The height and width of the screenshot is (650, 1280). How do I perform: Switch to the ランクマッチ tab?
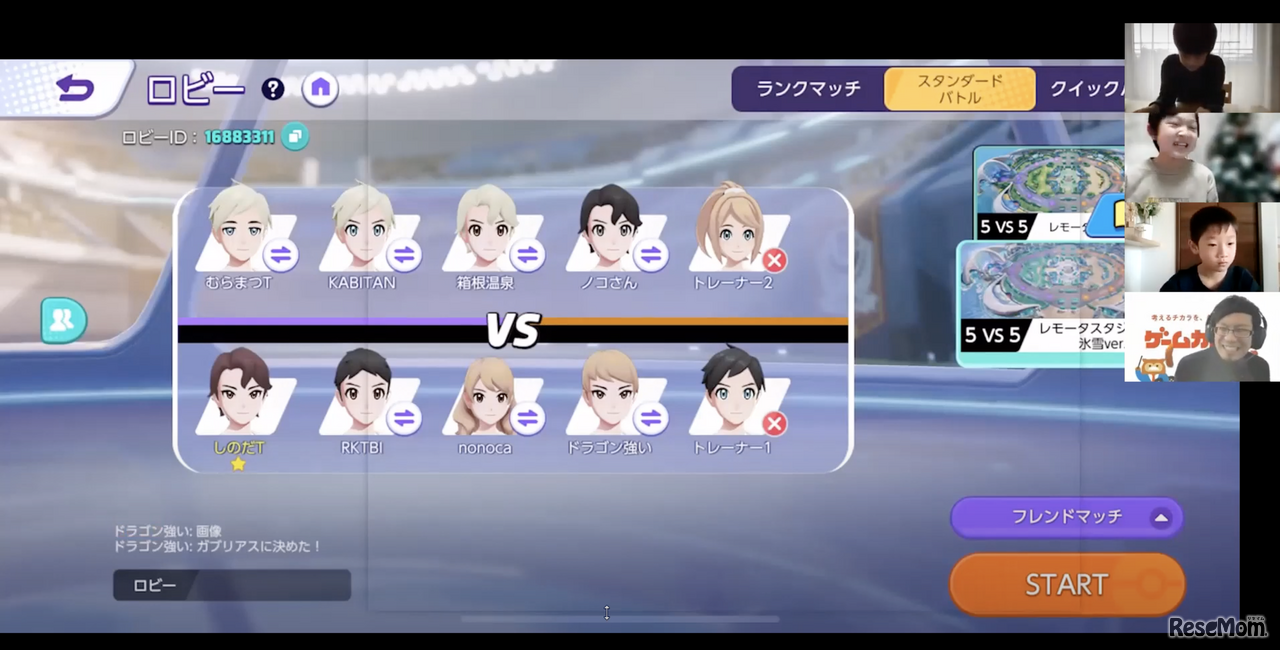click(x=808, y=89)
